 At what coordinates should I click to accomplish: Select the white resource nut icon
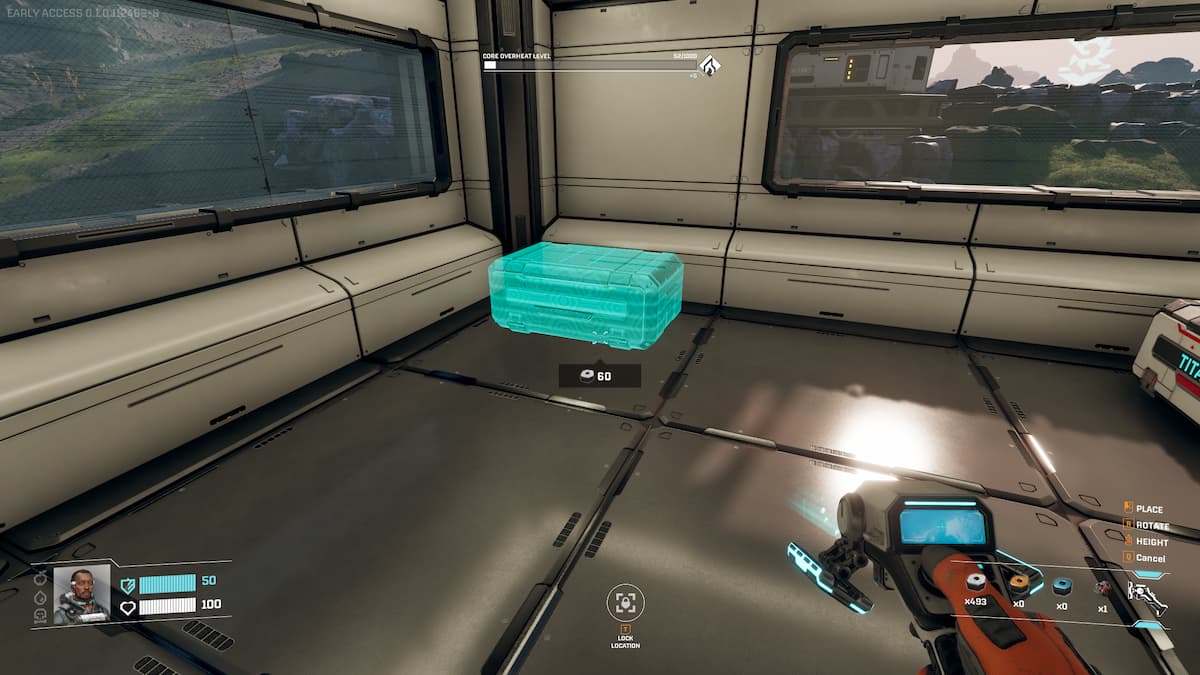976,584
